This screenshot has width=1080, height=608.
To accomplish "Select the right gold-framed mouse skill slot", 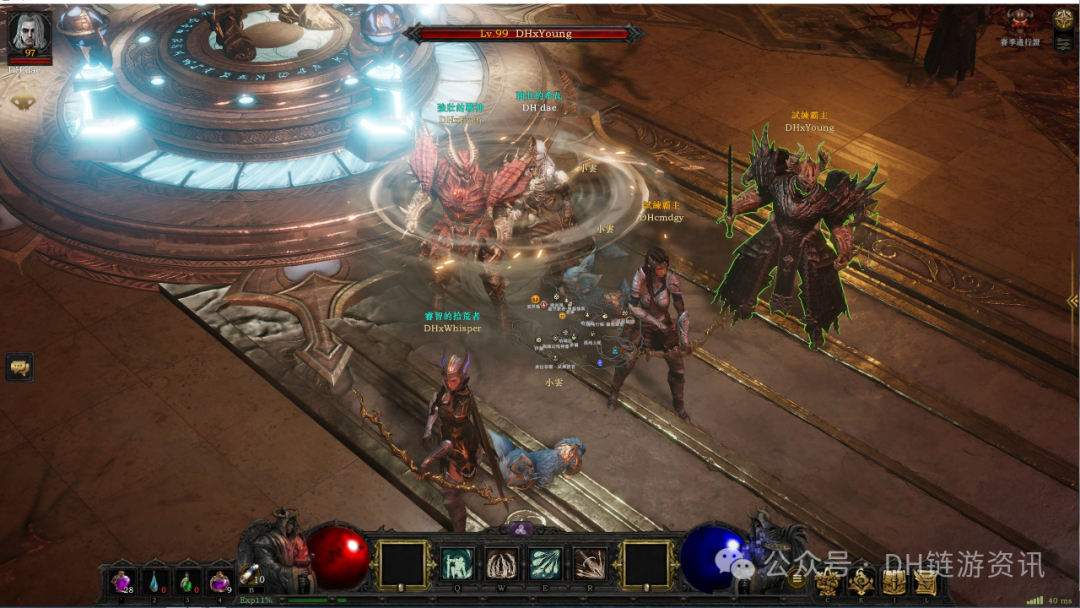I will click(646, 564).
